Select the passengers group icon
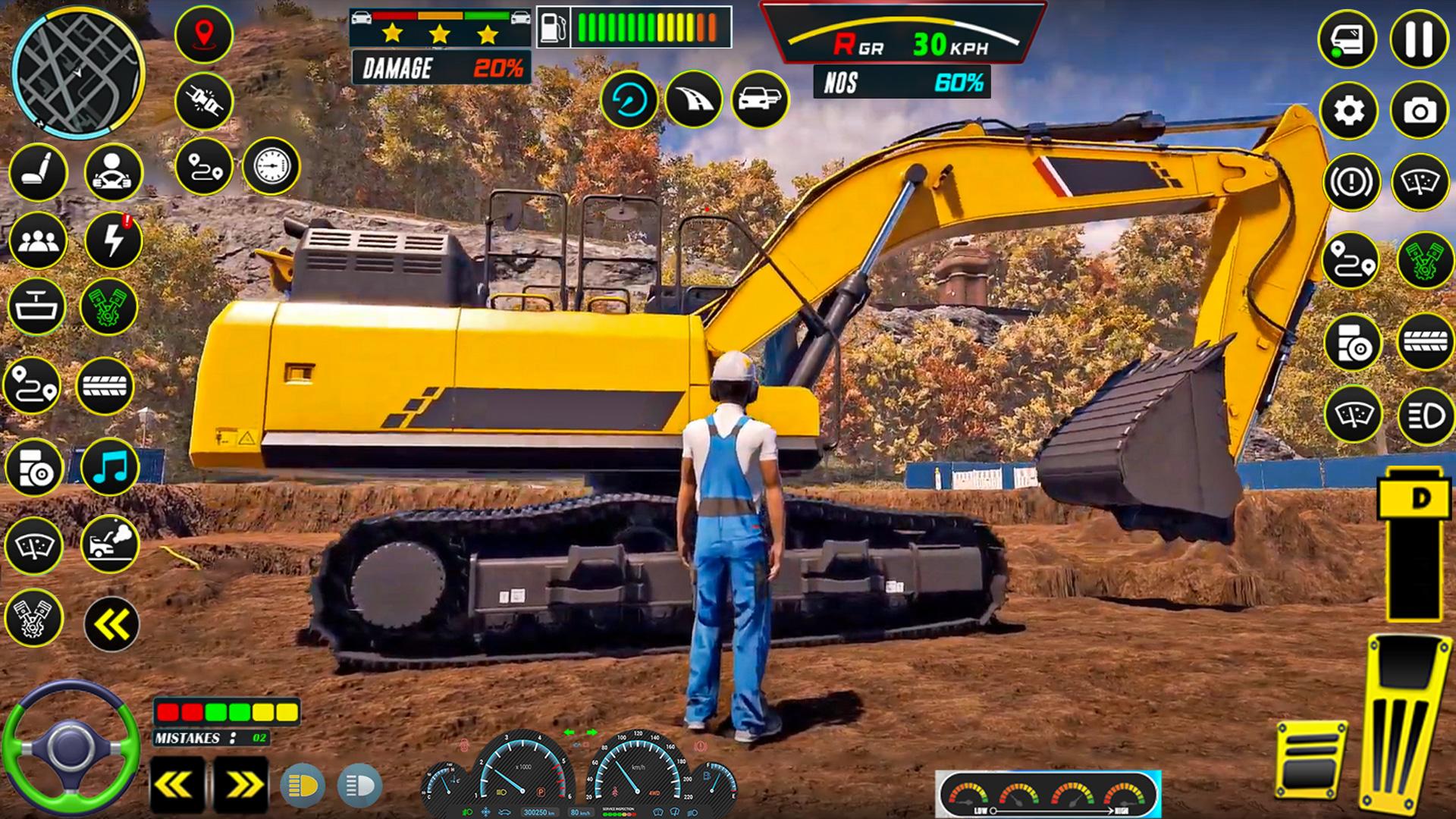Viewport: 1456px width, 819px height. click(38, 241)
